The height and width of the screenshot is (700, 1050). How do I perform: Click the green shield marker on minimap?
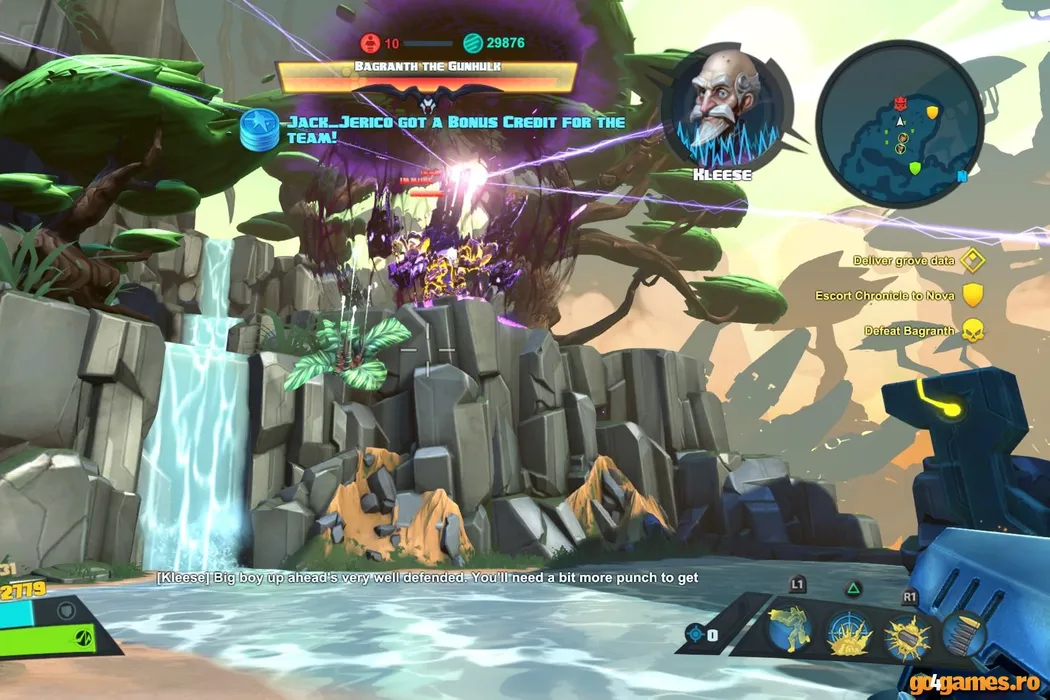[x=914, y=168]
